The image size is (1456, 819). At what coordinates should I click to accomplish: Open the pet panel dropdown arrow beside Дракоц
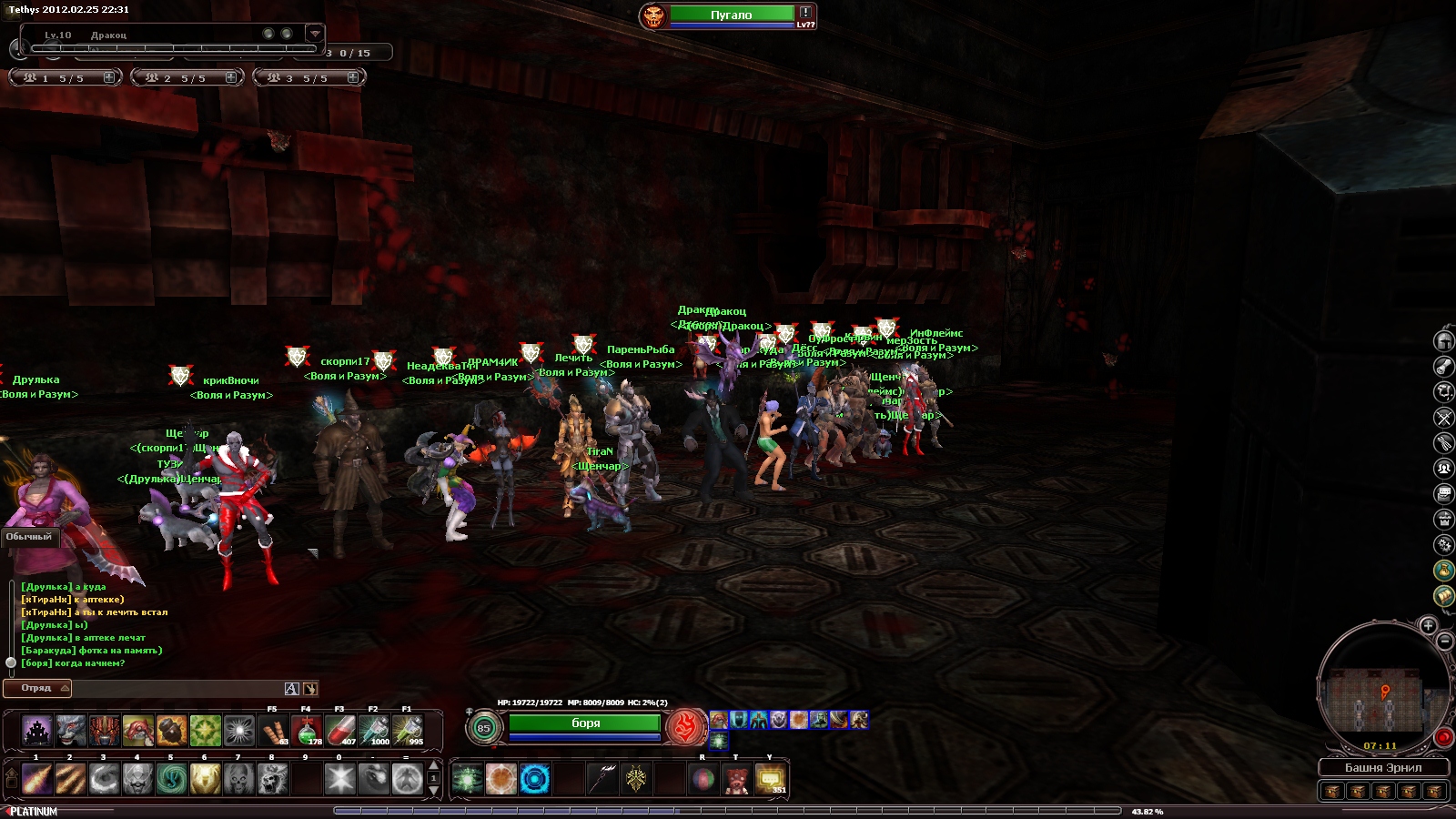point(314,34)
